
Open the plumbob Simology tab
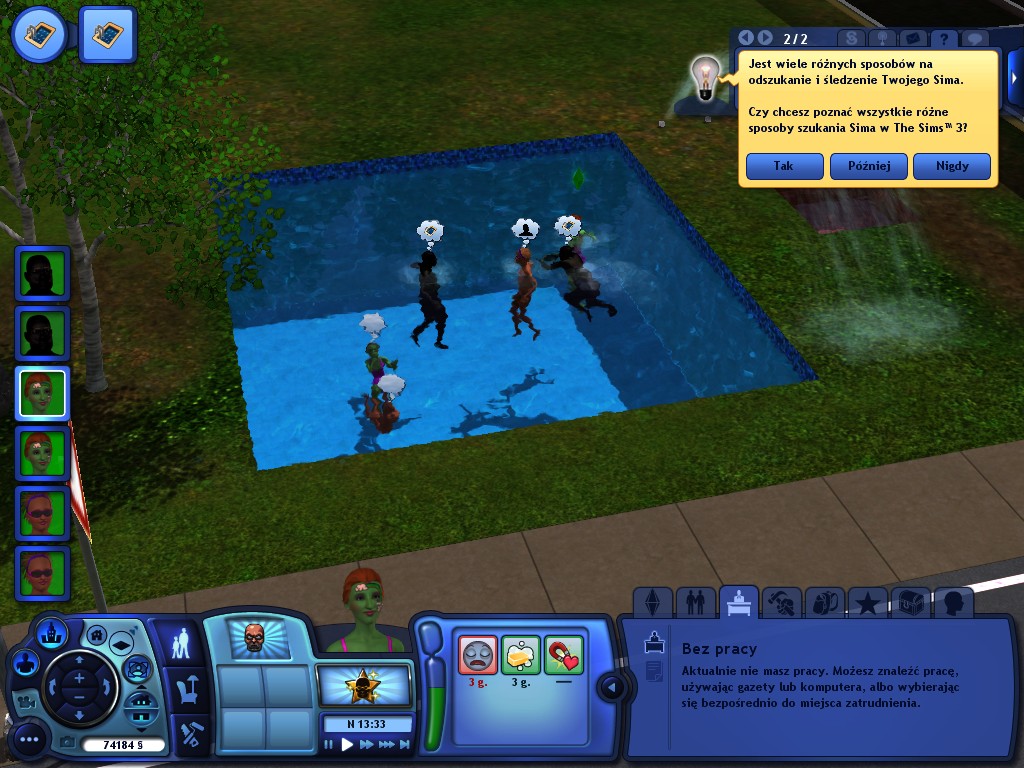tap(652, 602)
